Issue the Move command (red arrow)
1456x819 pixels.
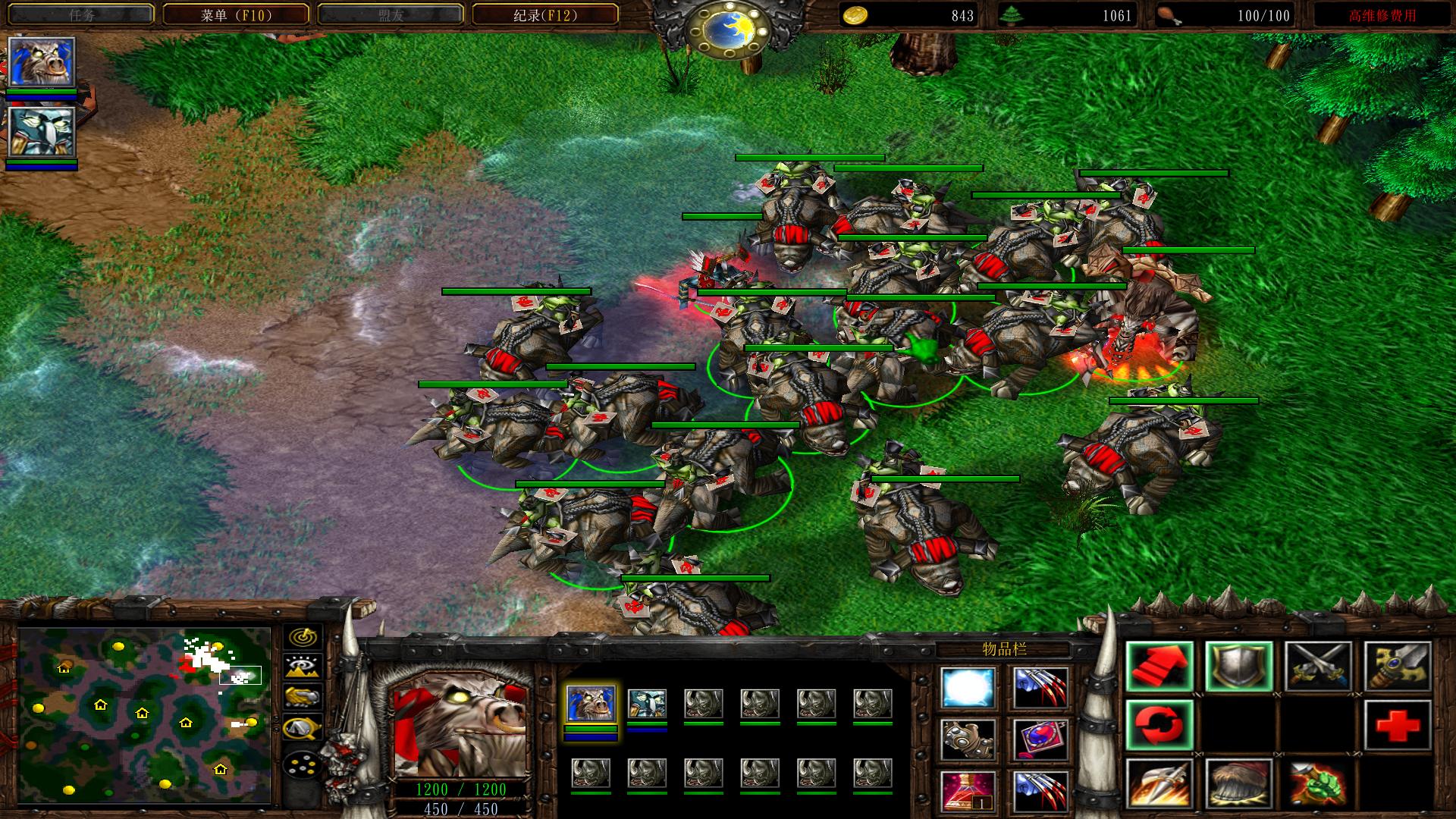point(1159,667)
